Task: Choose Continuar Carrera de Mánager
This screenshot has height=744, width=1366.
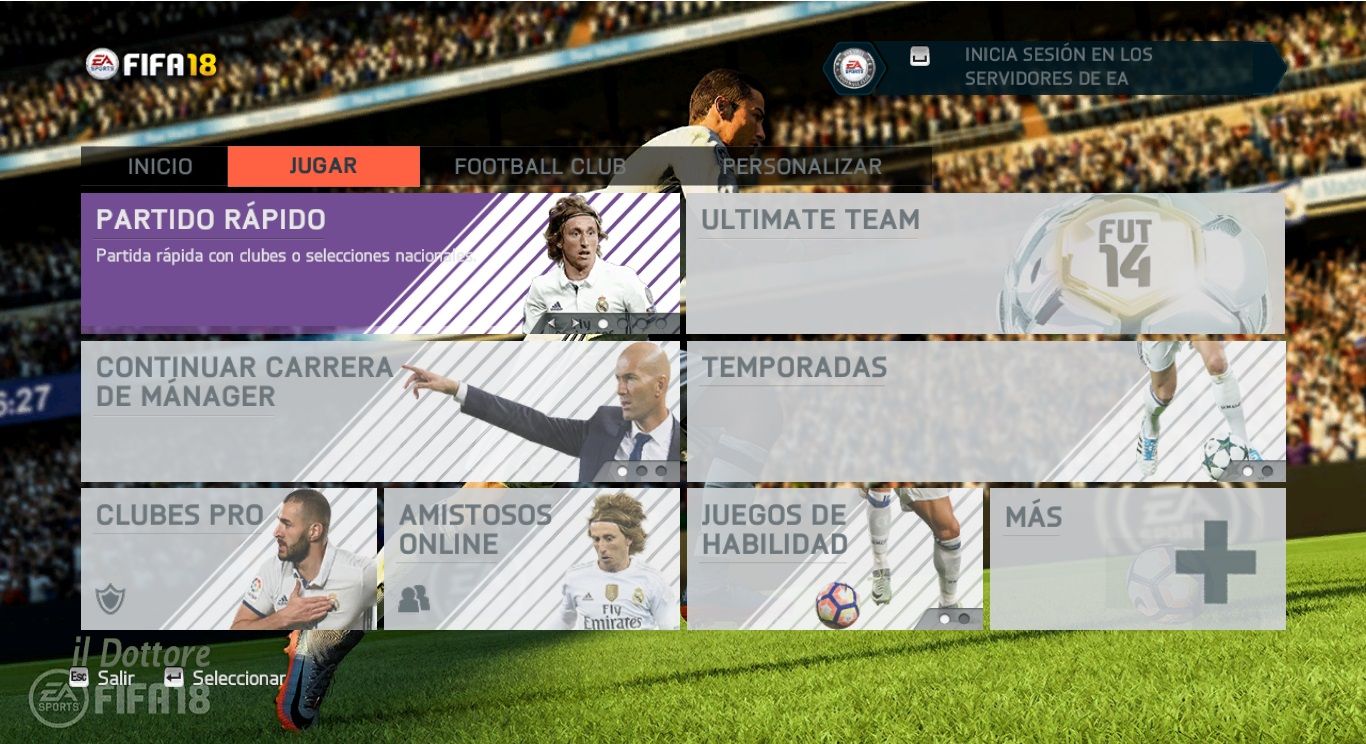Action: pyautogui.click(x=380, y=411)
